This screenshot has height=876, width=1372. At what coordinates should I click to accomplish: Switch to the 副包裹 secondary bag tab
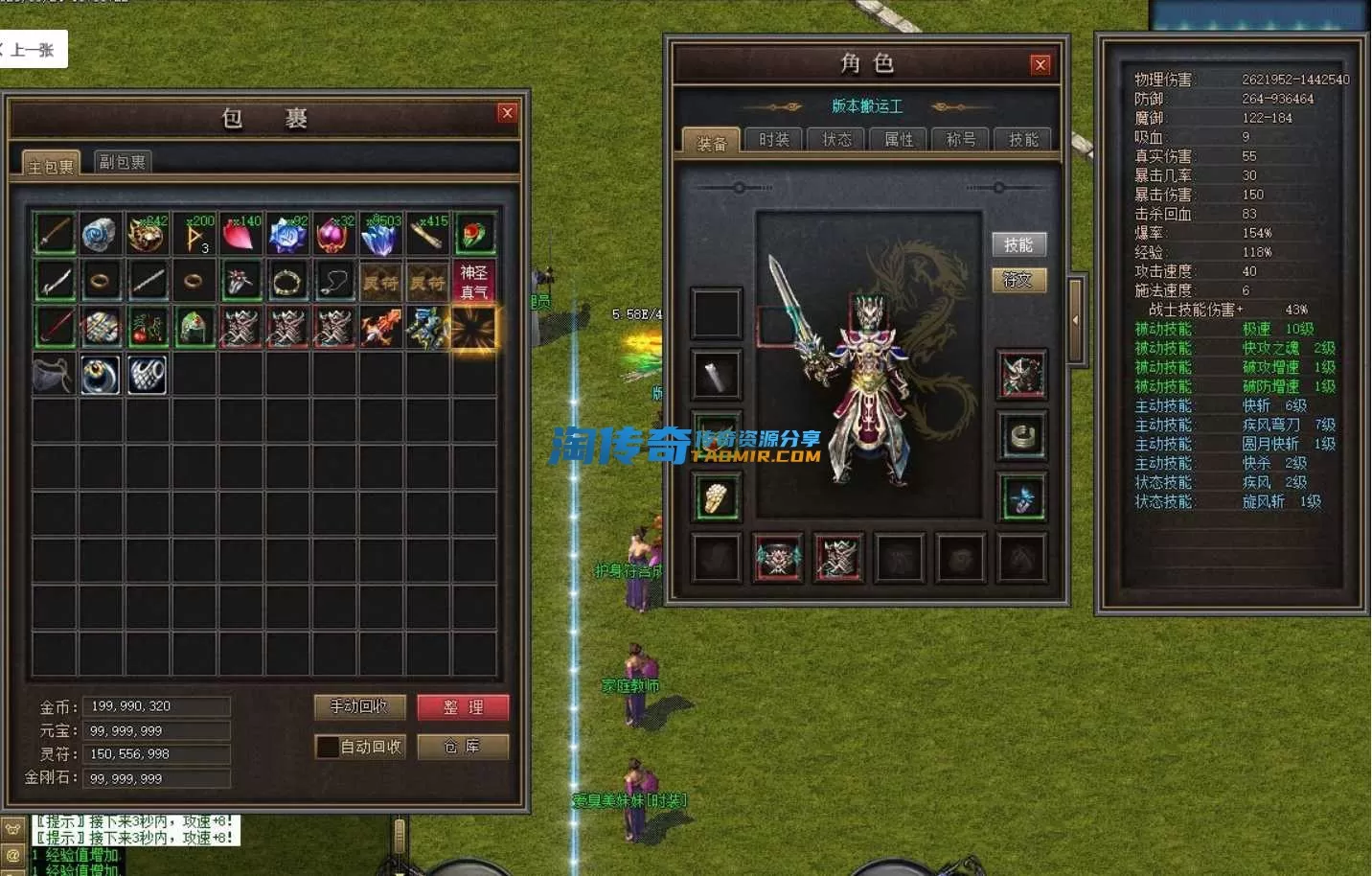click(123, 162)
